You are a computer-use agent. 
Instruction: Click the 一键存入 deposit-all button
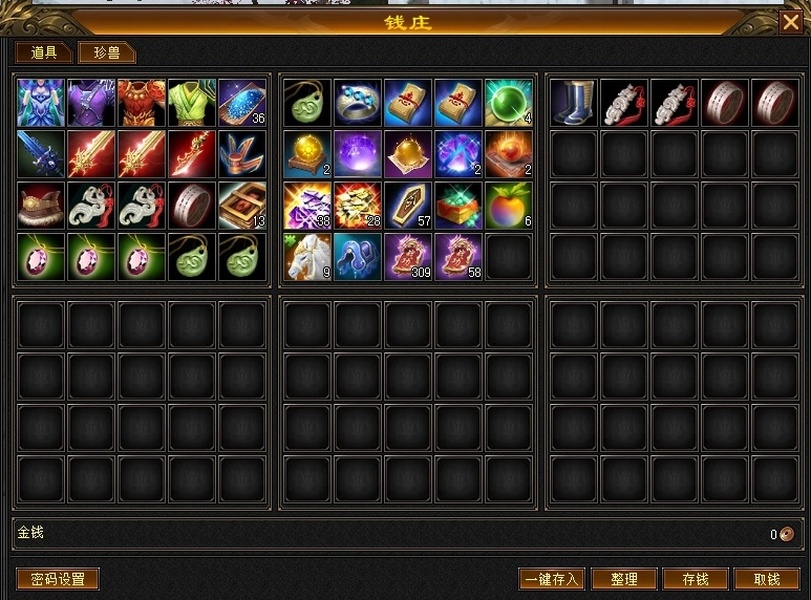click(551, 579)
